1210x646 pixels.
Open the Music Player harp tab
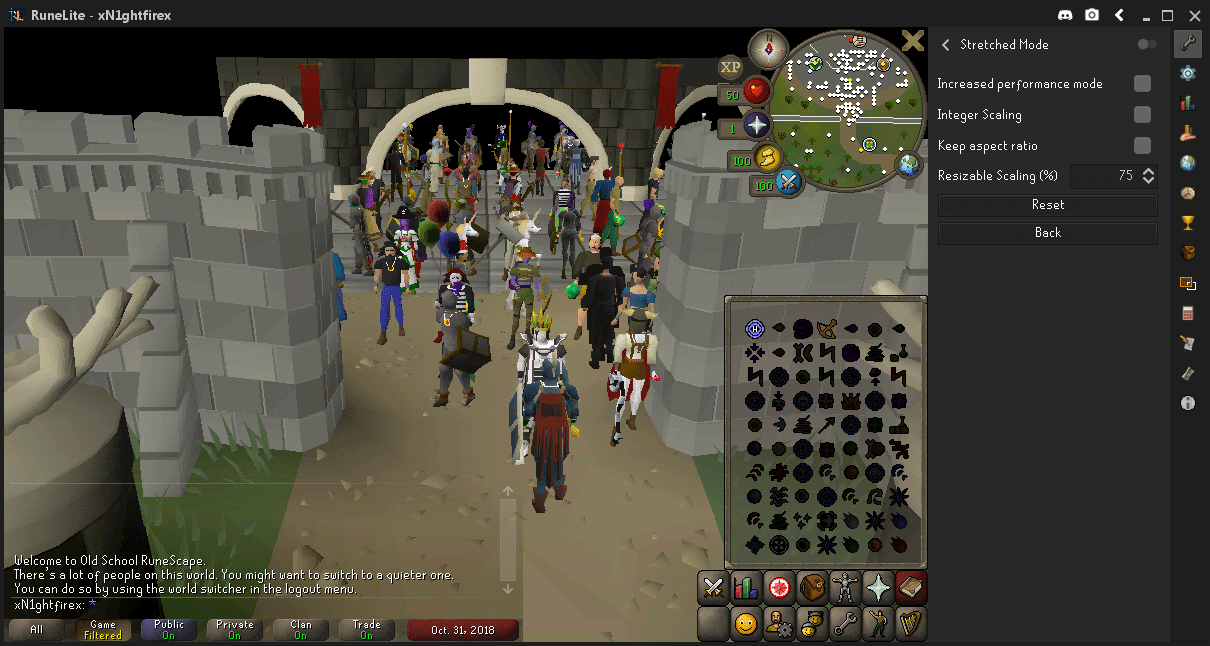911,624
